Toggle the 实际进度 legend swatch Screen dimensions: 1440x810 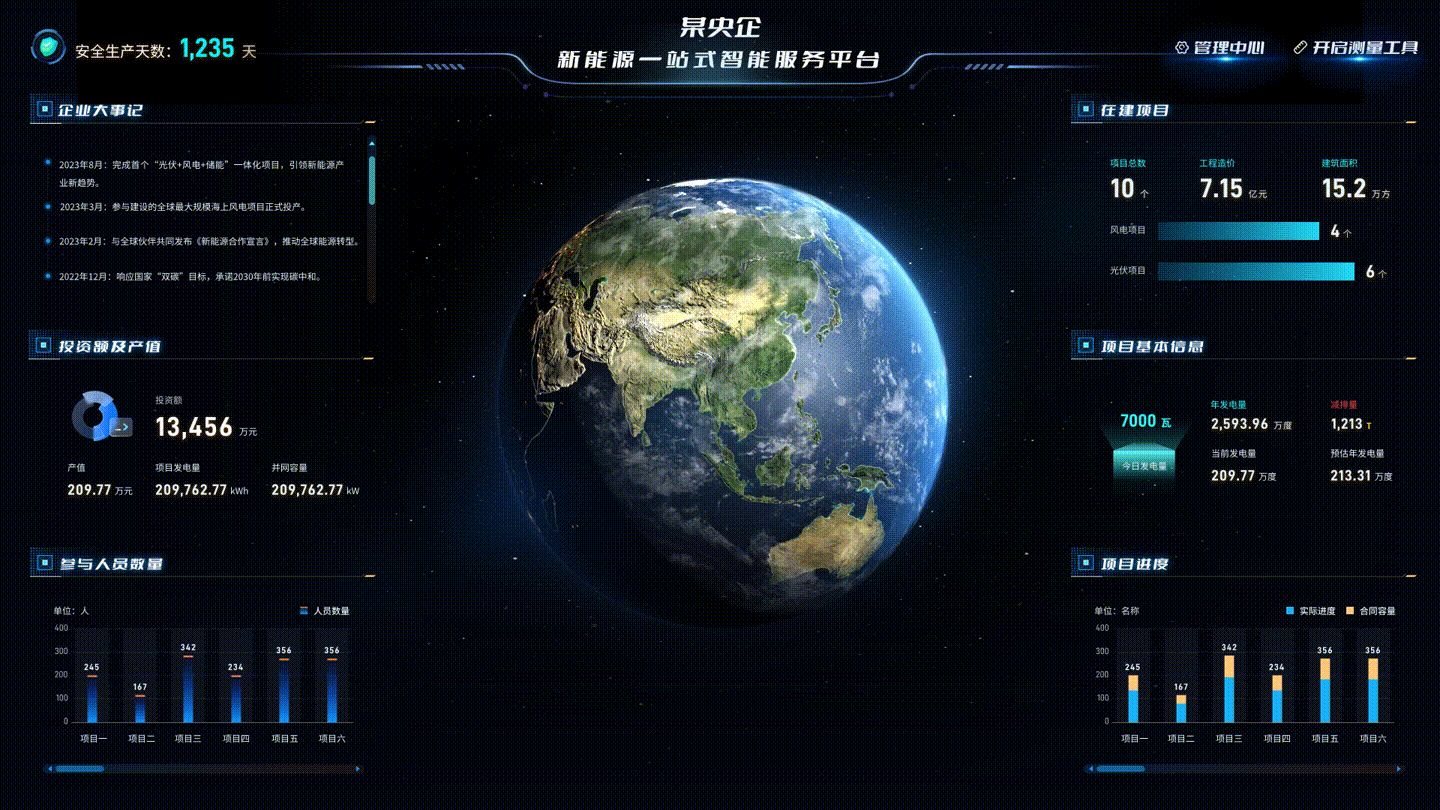click(x=1289, y=610)
